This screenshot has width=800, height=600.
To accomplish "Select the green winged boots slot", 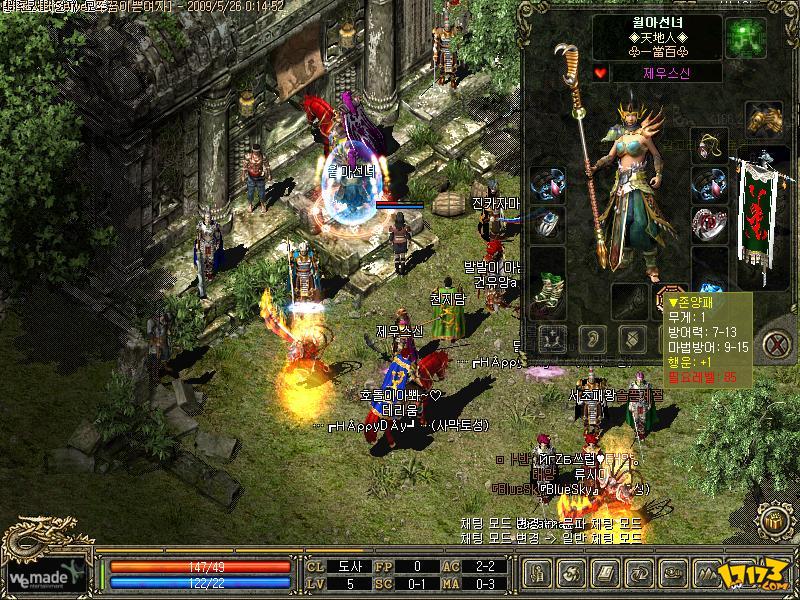I will point(547,286).
